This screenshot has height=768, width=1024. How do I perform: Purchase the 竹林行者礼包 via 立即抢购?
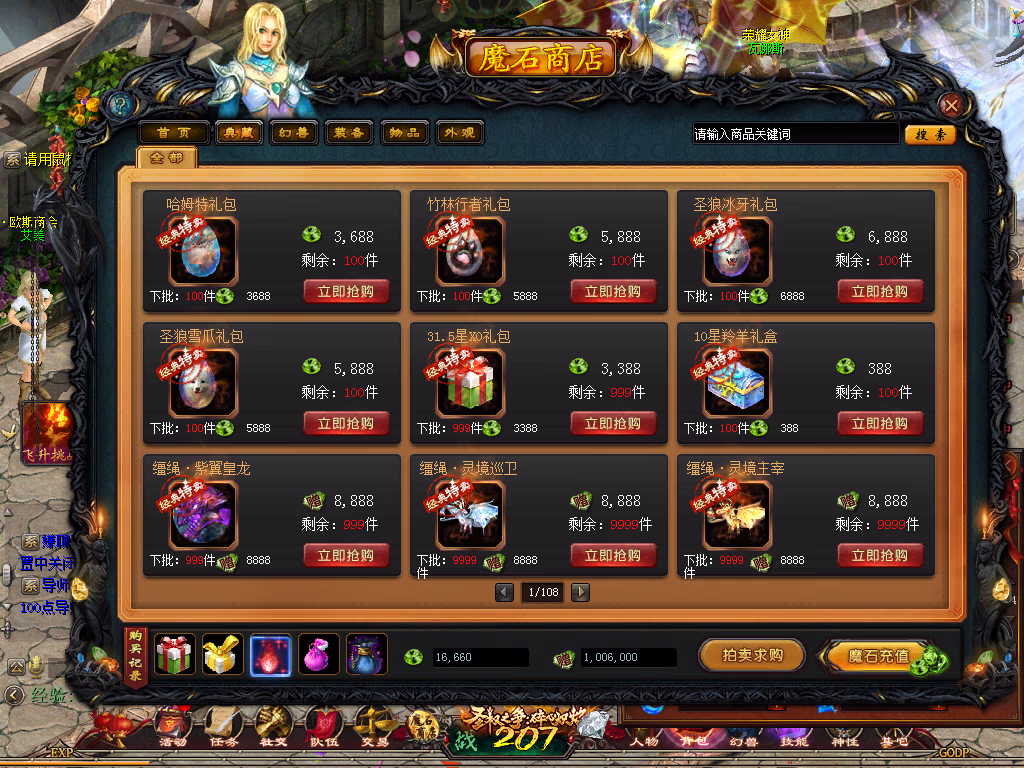(613, 292)
